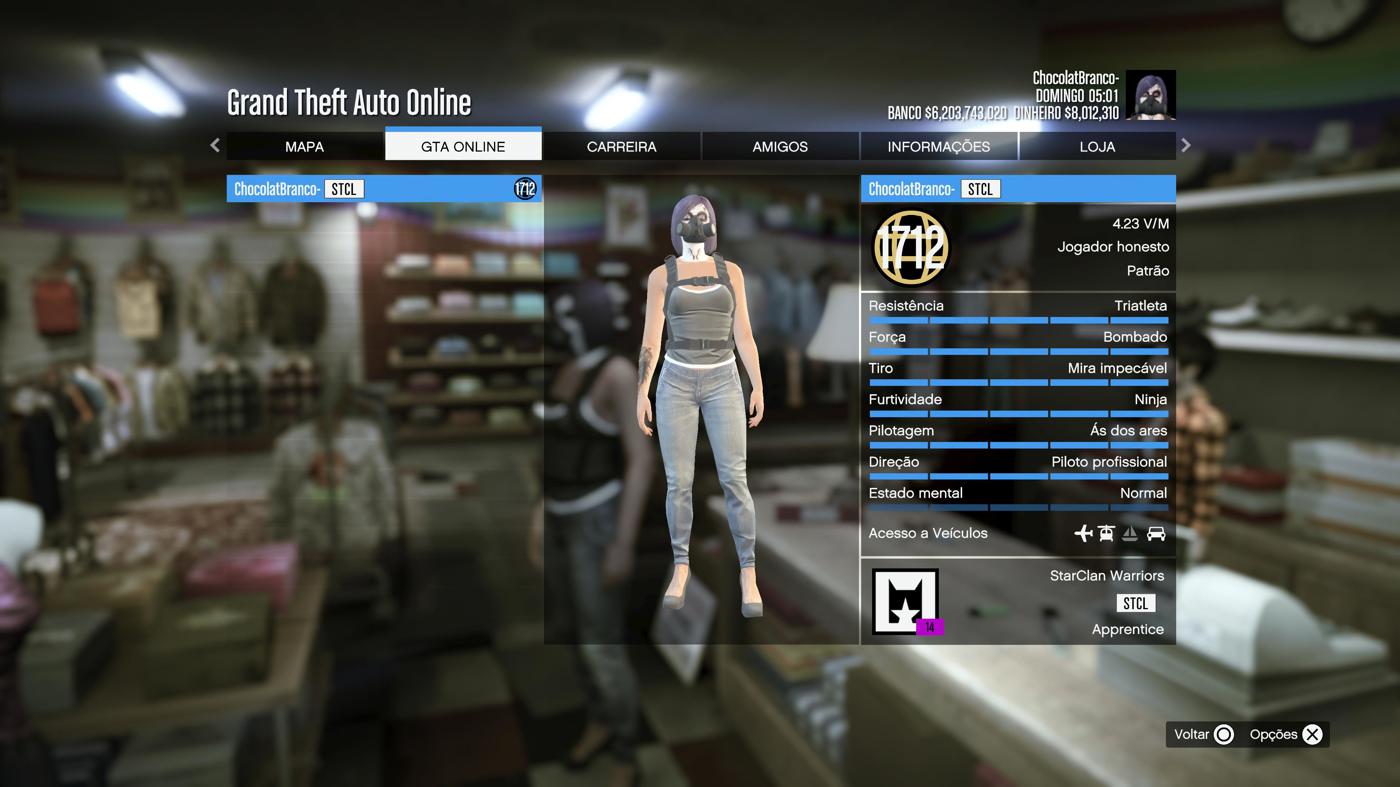Click the left arrow beside the tabs
This screenshot has height=787, width=1400.
click(215, 145)
